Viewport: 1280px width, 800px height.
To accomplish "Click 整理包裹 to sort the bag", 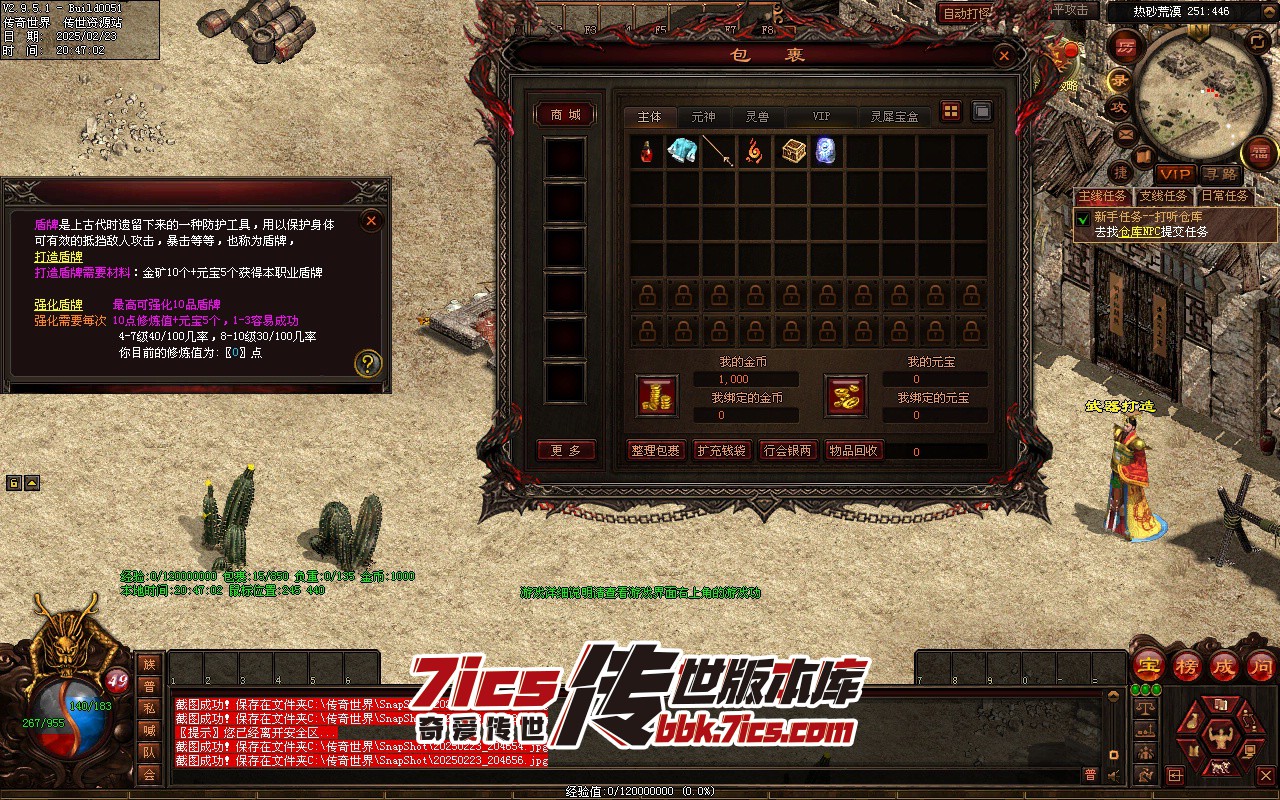I will [x=655, y=451].
